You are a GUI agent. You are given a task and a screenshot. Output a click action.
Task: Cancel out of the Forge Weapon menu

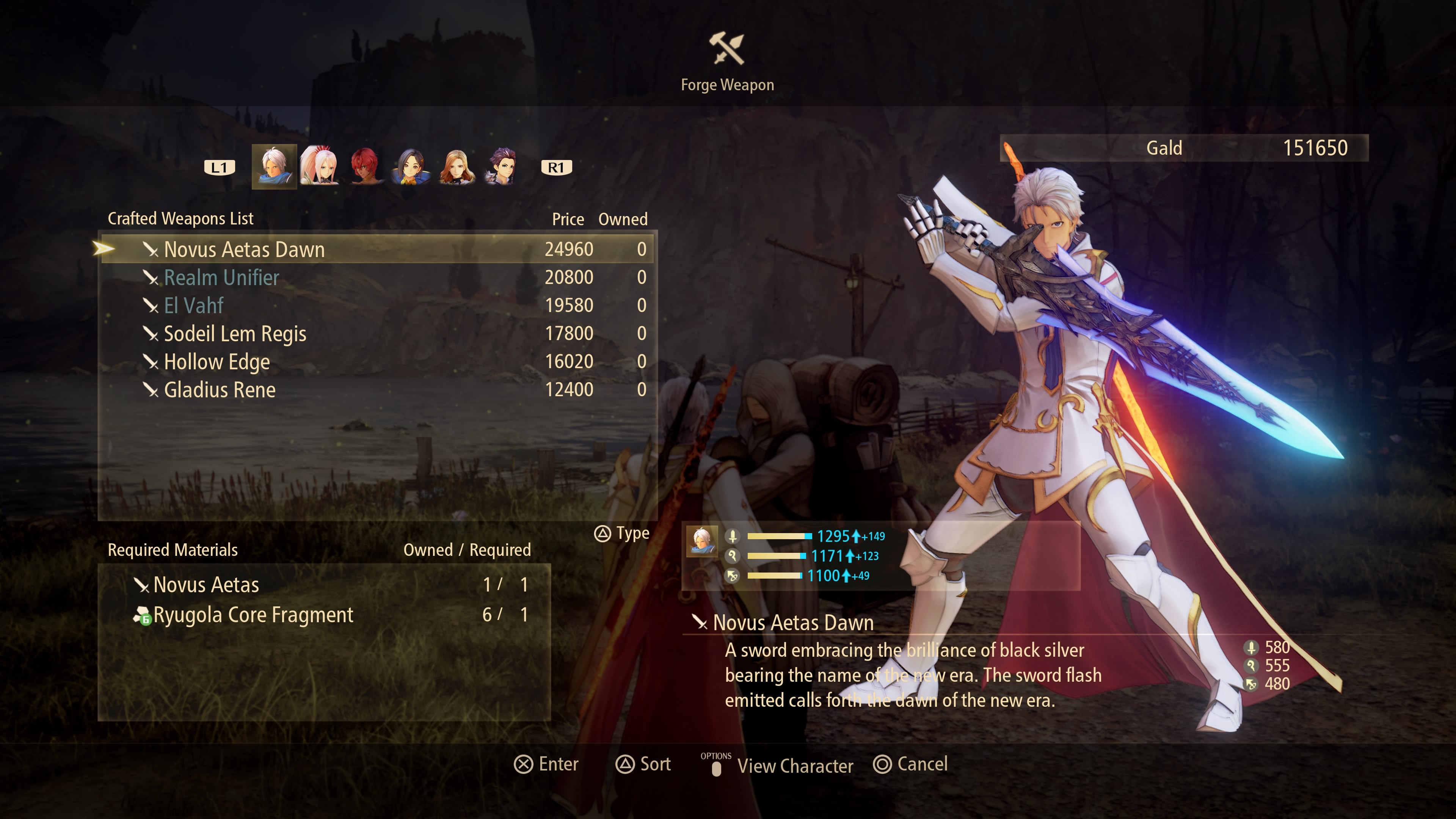[x=910, y=764]
